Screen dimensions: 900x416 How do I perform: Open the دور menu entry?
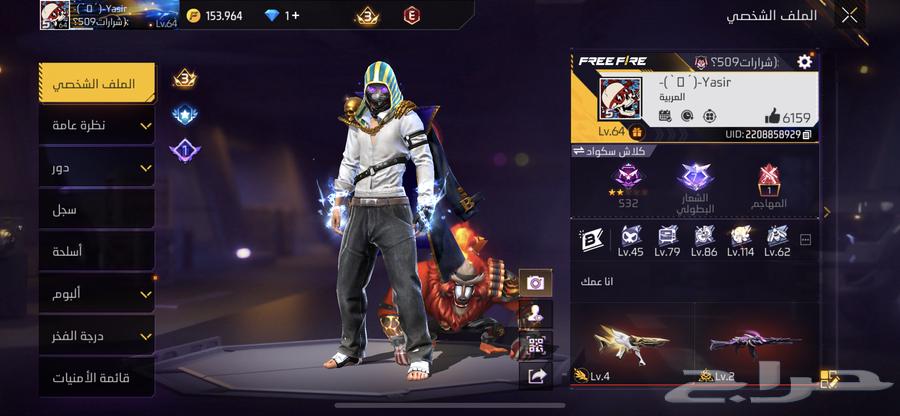(97, 168)
